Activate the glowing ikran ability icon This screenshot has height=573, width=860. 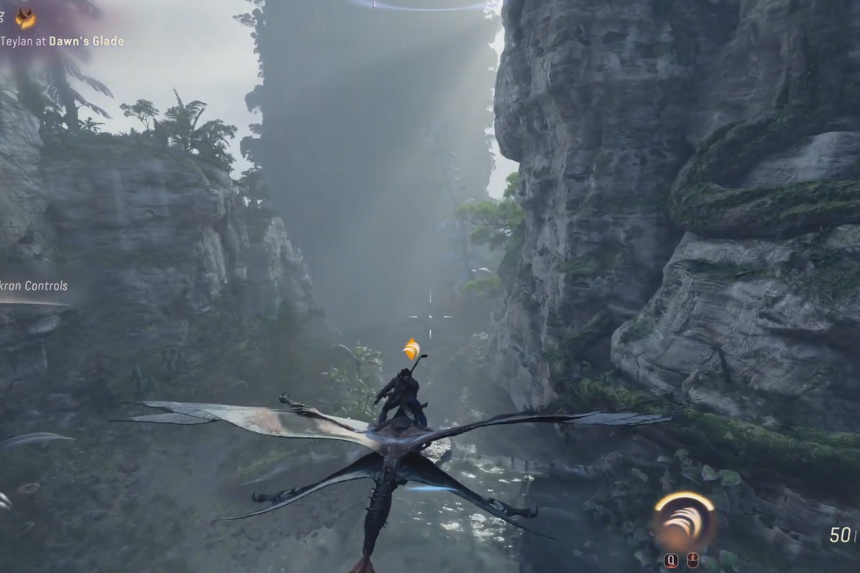click(684, 521)
